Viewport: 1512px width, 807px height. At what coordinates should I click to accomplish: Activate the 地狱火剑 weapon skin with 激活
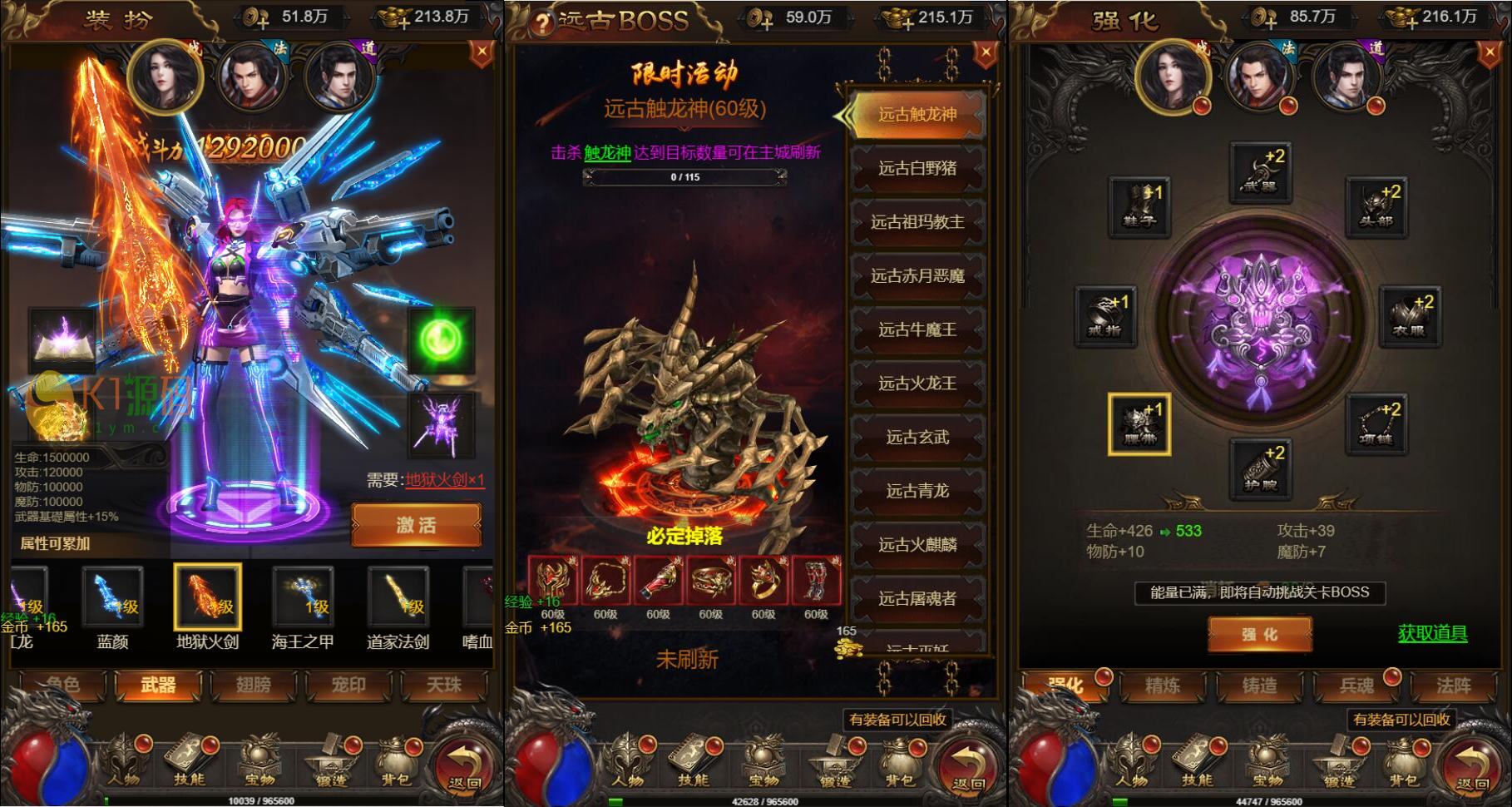click(416, 525)
